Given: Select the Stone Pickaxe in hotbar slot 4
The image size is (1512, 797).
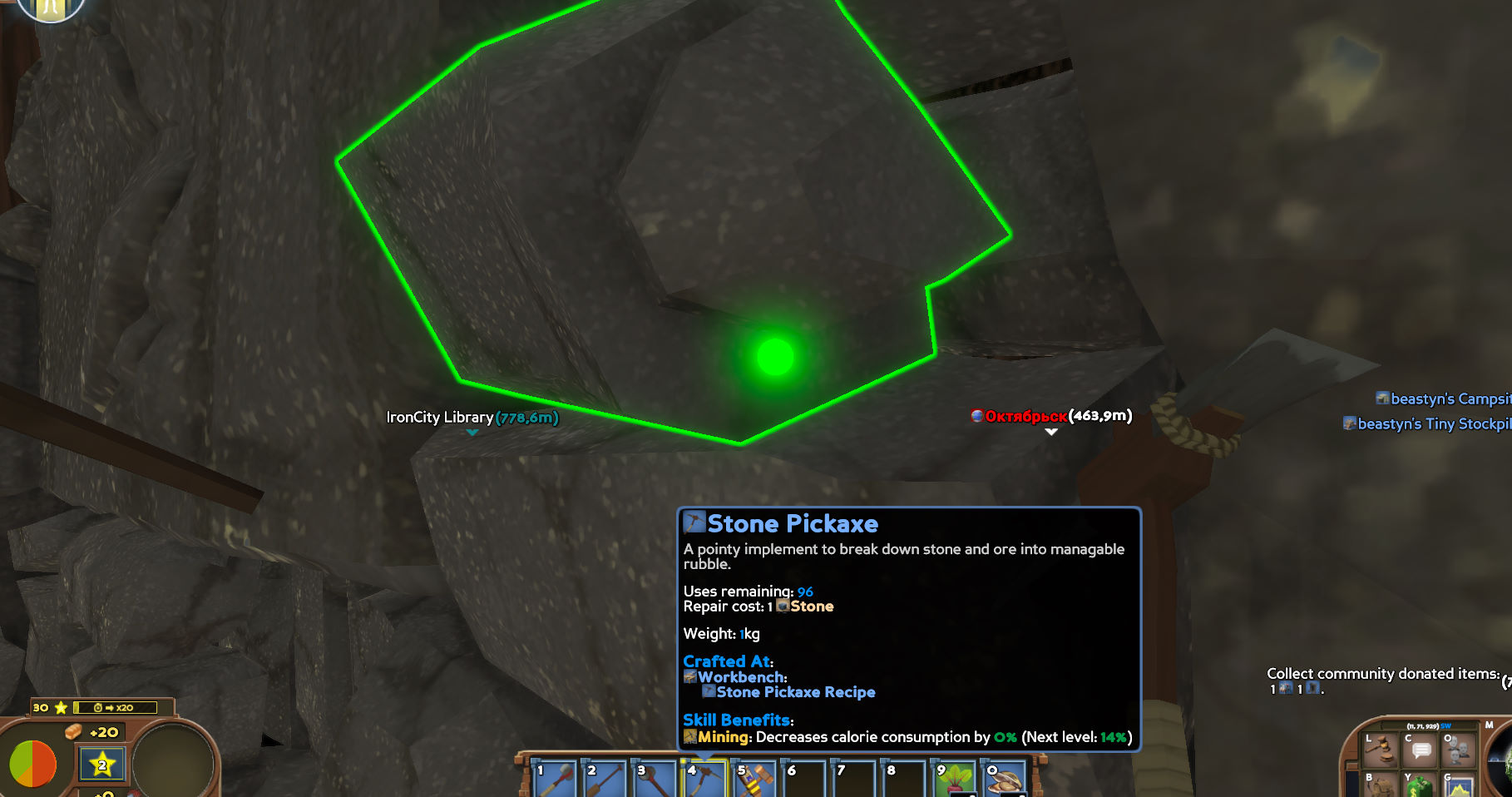Looking at the screenshot, I should pos(703,778).
